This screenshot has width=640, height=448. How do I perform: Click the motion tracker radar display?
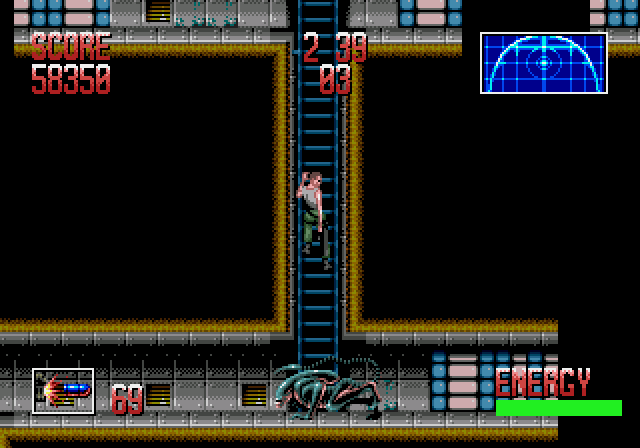coord(543,63)
